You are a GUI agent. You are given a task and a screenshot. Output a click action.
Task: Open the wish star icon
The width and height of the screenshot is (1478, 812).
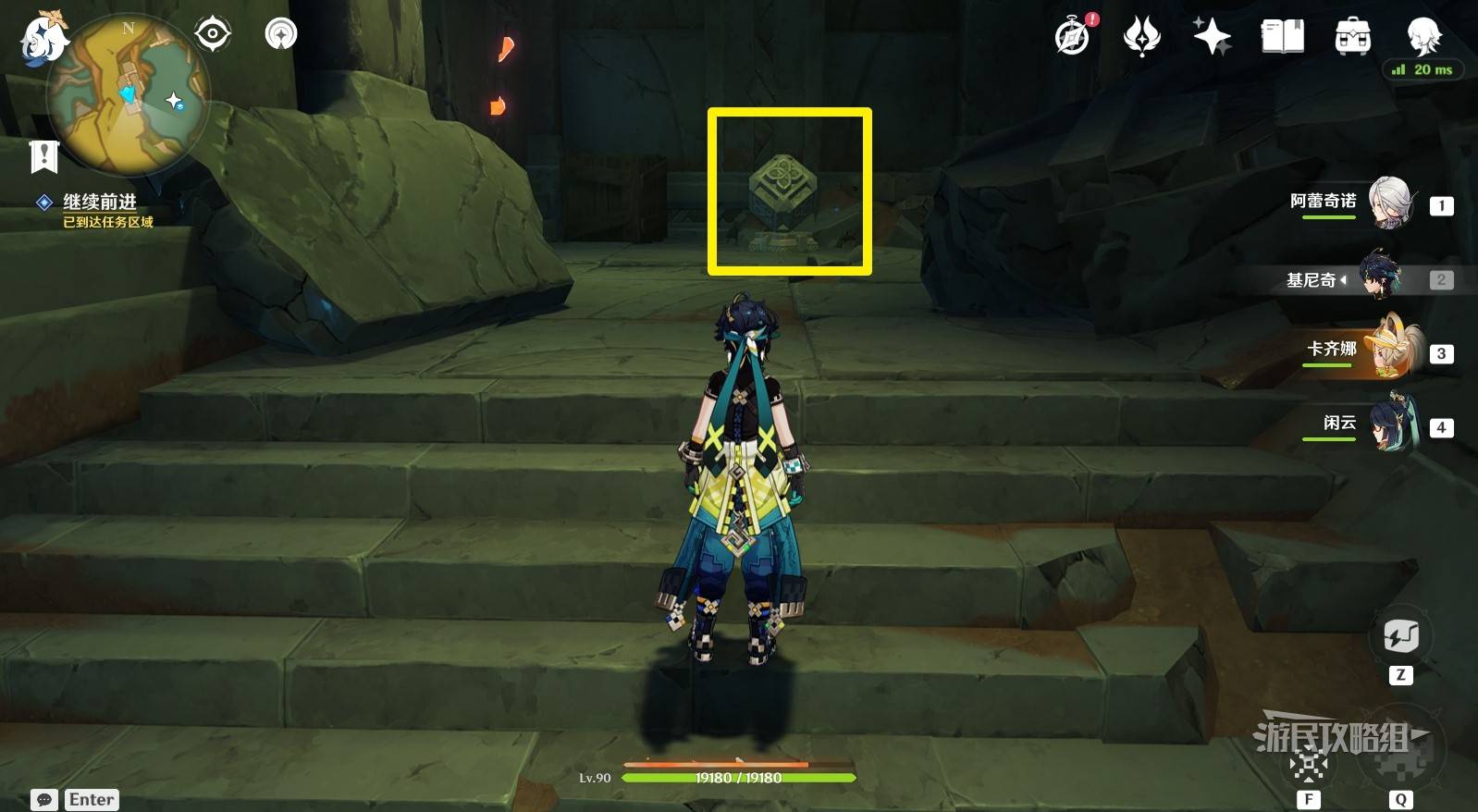pyautogui.click(x=1212, y=37)
